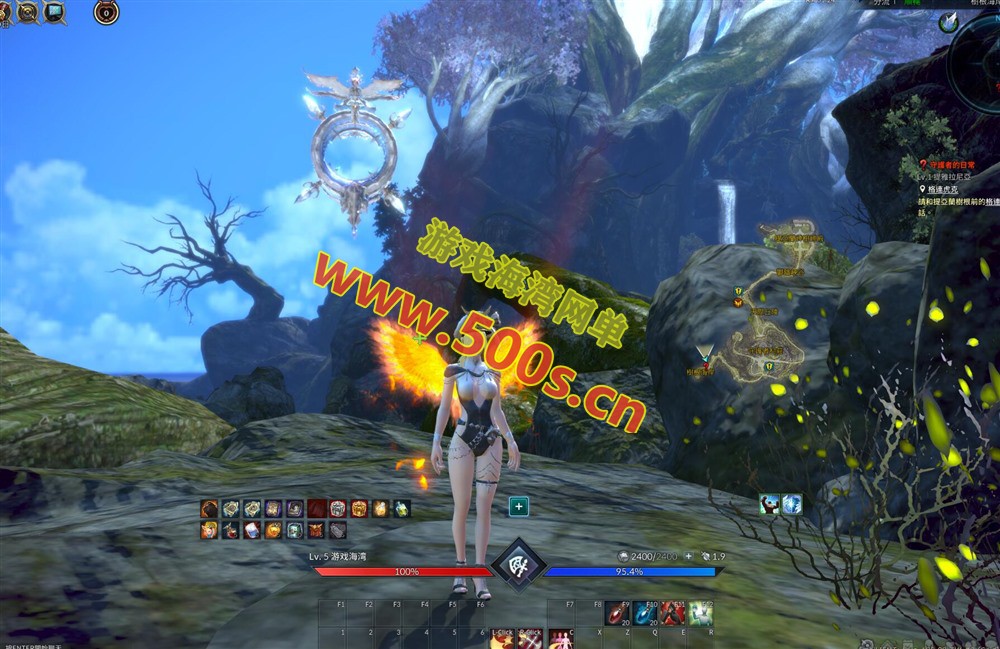
Task: Click the round medallion icon showing 0
Action: [106, 12]
